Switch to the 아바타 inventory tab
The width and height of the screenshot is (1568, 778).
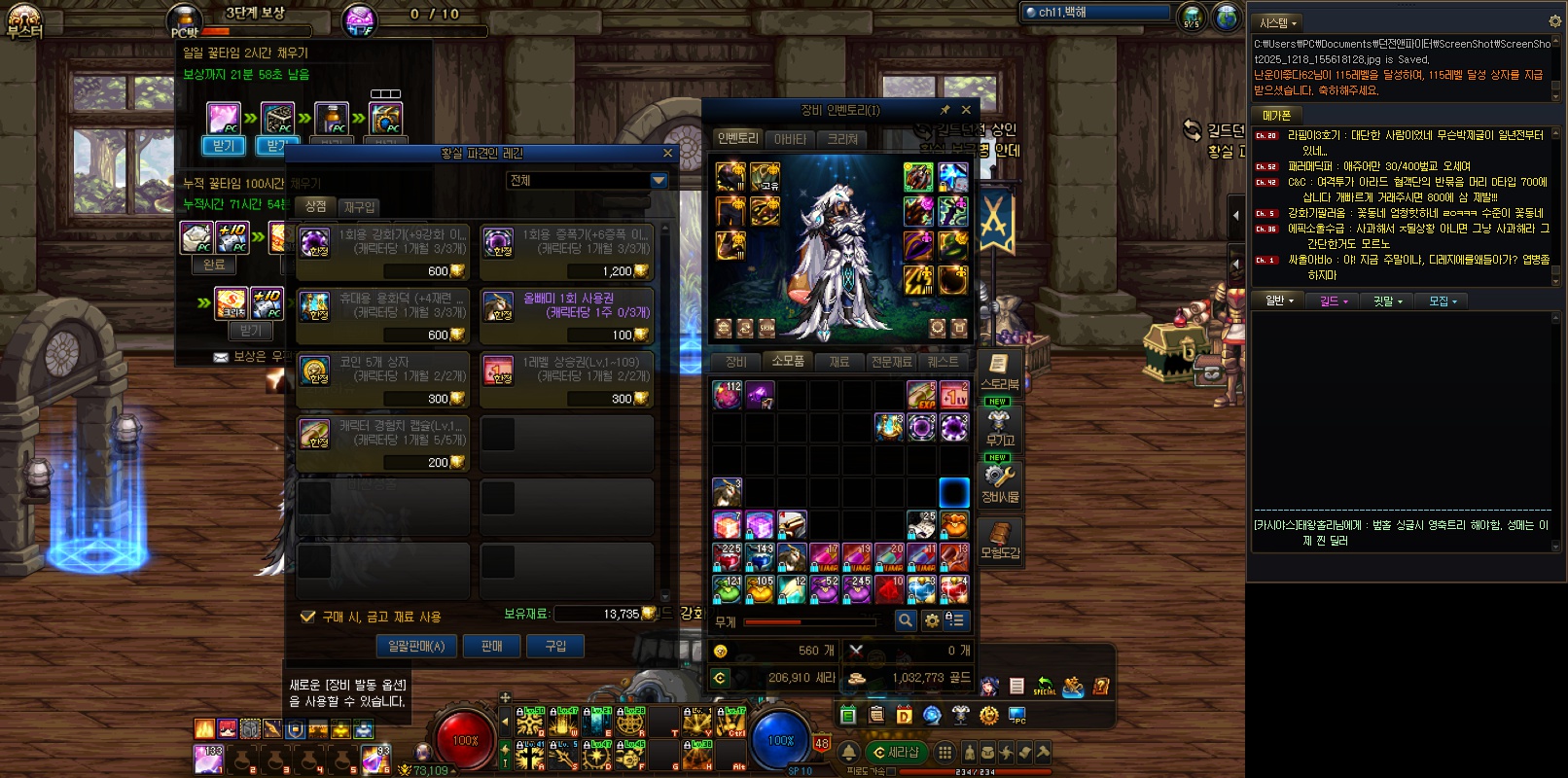[790, 139]
